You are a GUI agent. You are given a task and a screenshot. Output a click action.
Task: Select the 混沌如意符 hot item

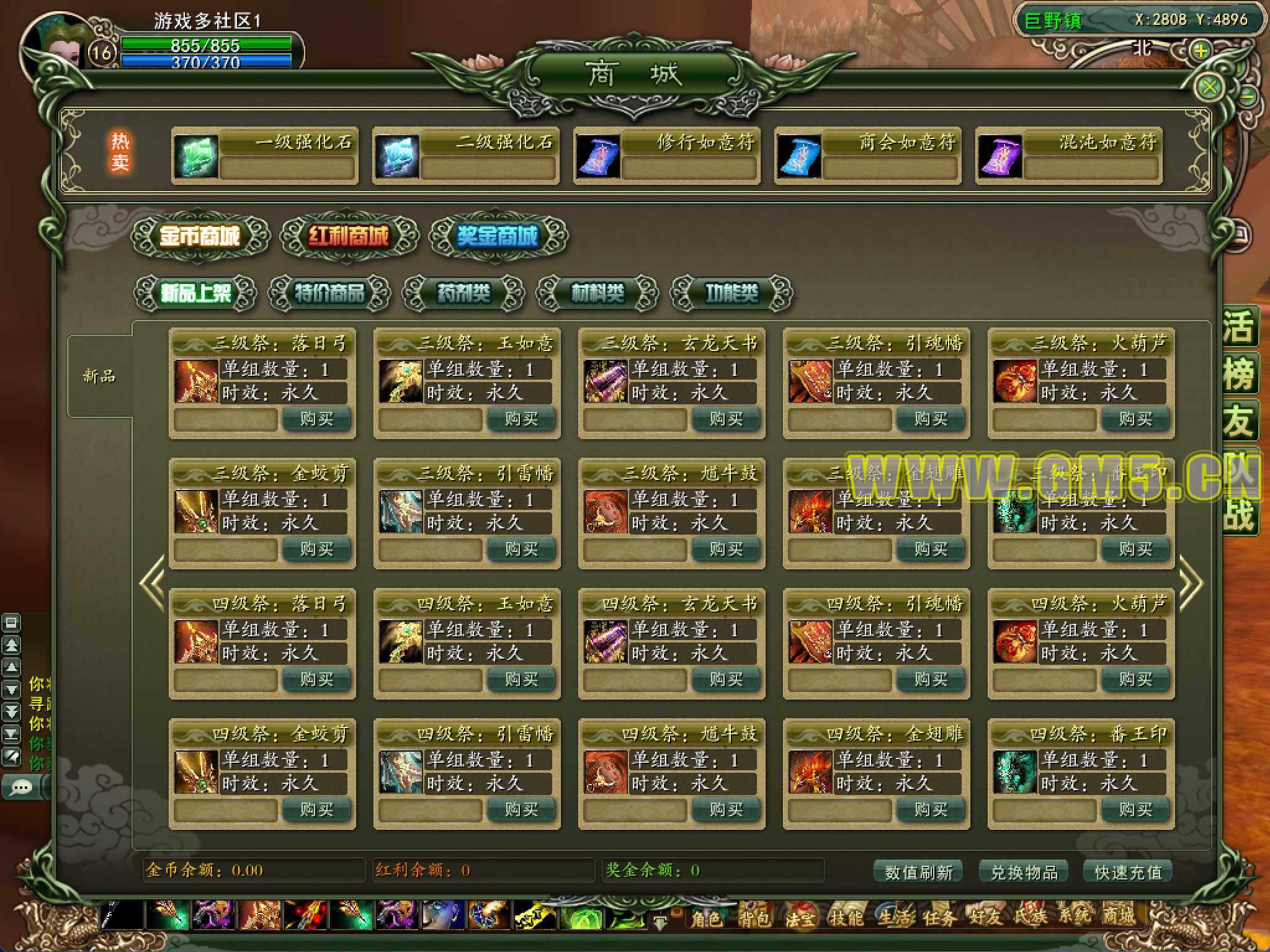coord(1068,156)
